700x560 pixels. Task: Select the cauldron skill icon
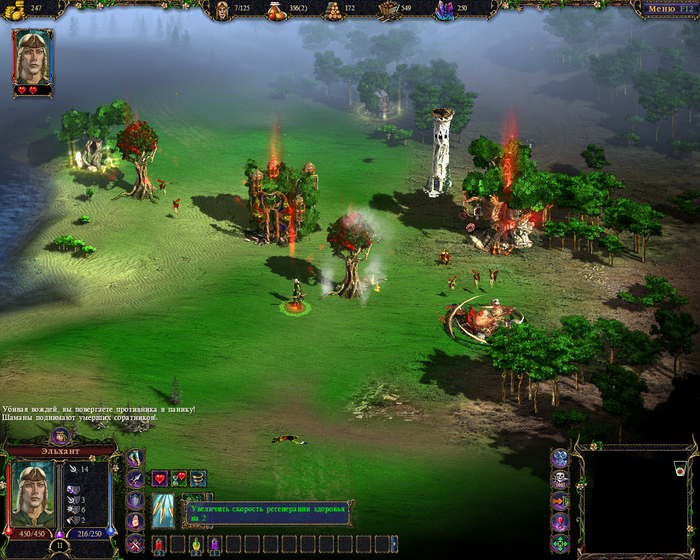click(x=198, y=478)
